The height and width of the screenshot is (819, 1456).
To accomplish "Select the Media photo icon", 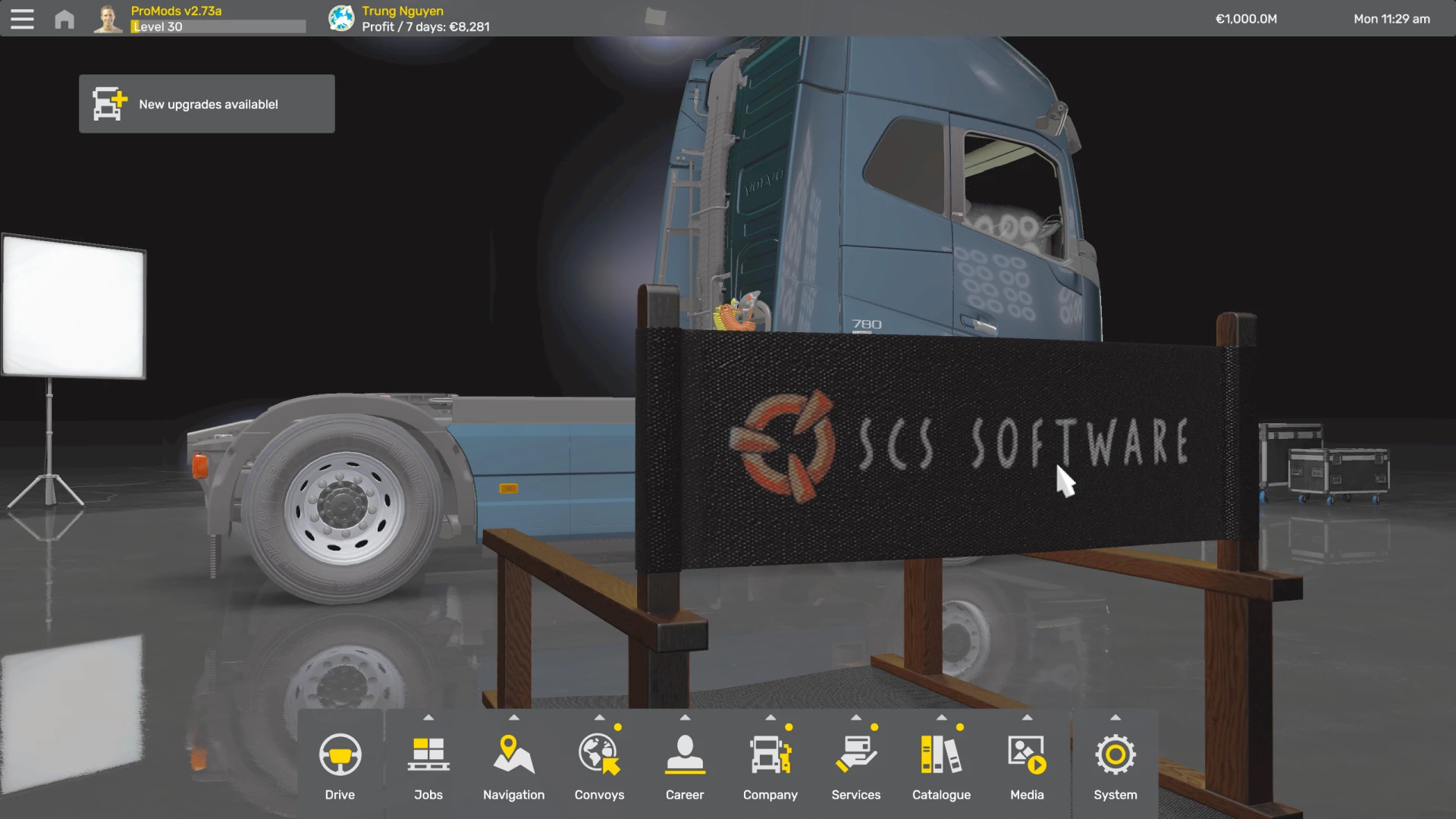I will click(1027, 753).
